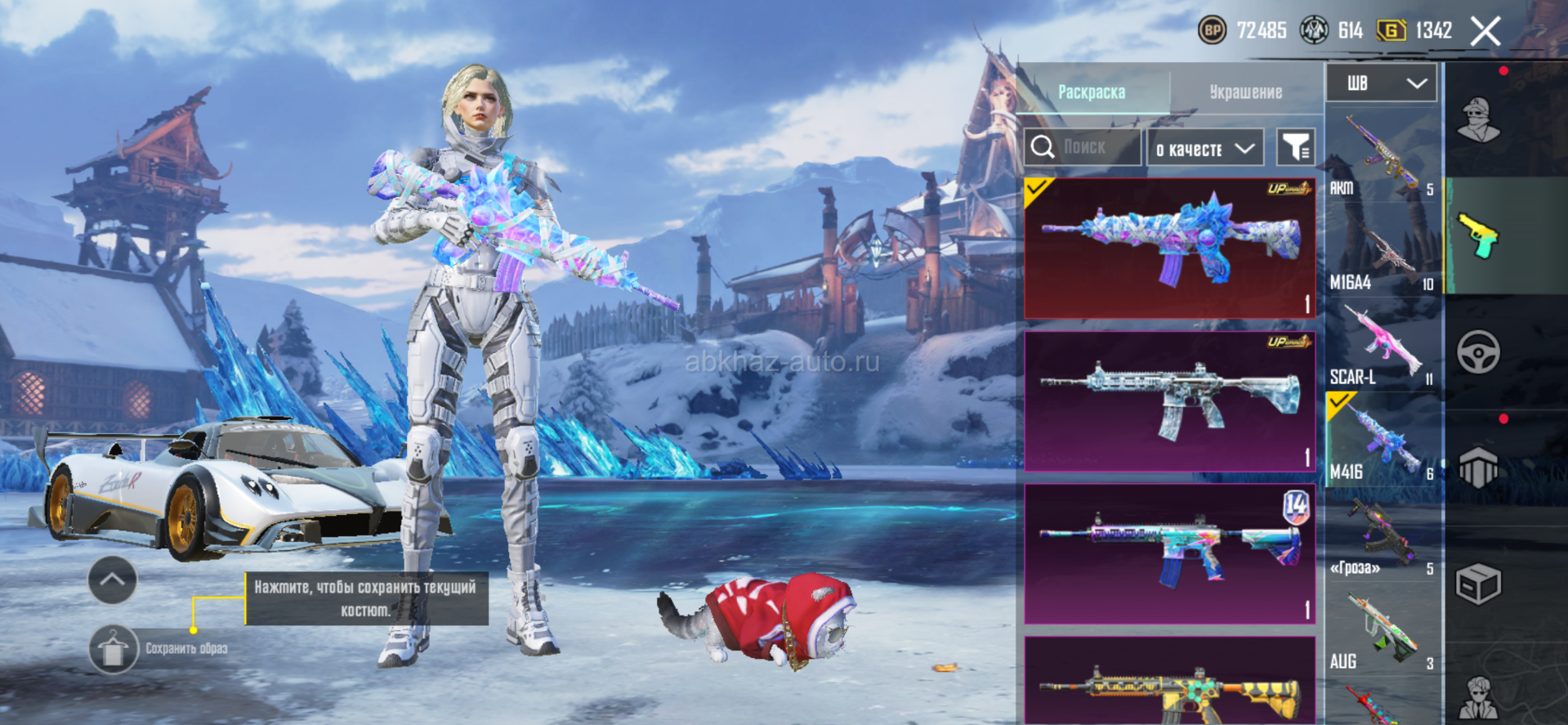Image resolution: width=1568 pixels, height=725 pixels.
Task: Pick the M416 skin with level 14 badge
Action: [x=1169, y=553]
